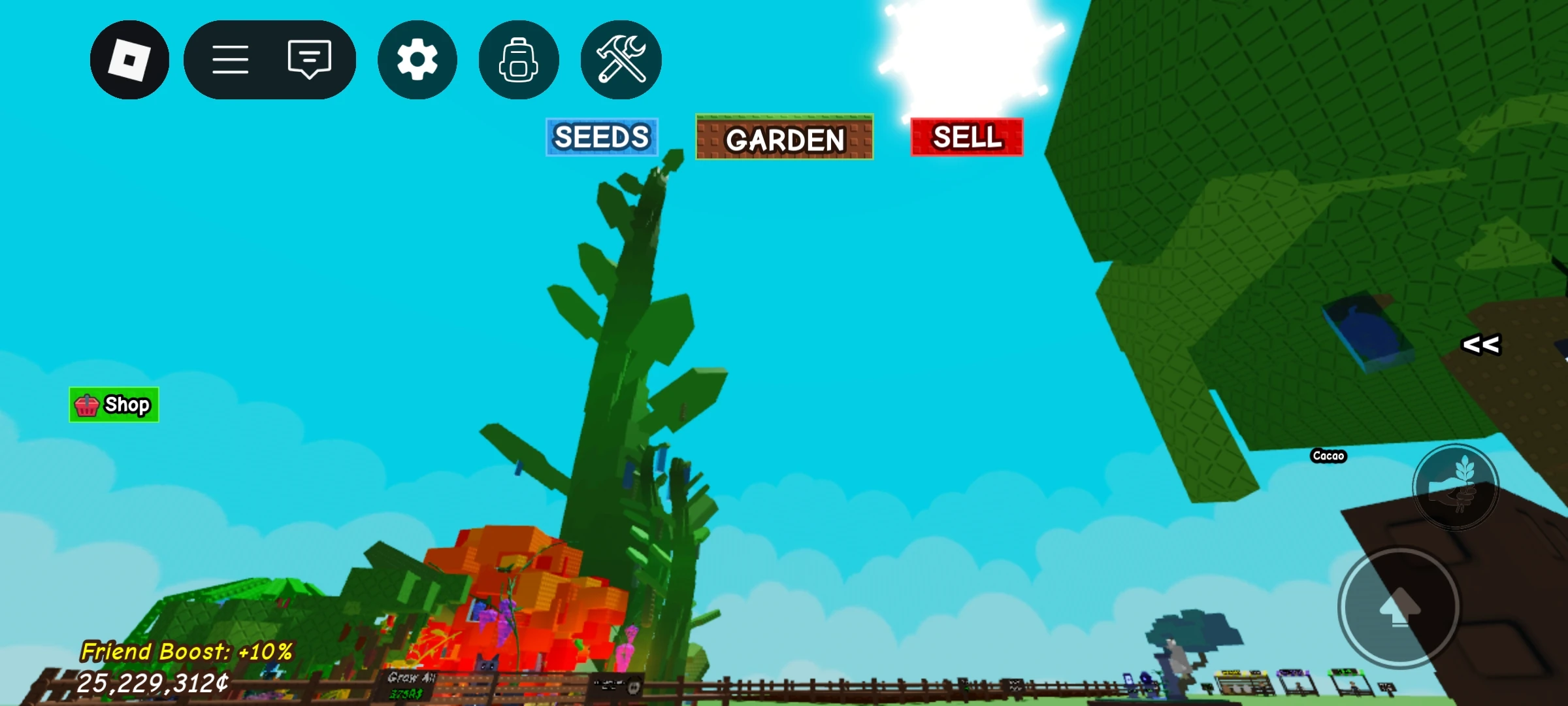
Task: Open the Roblox logo menu
Action: click(128, 59)
